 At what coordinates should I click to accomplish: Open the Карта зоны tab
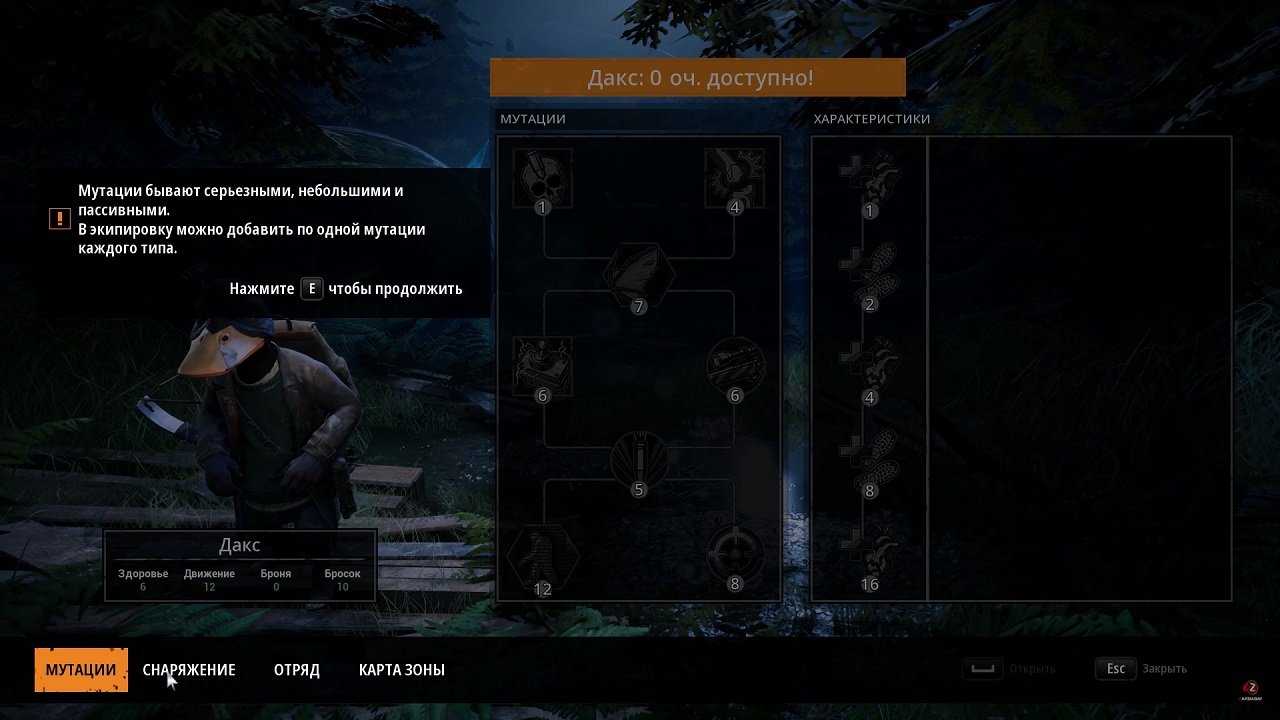tap(402, 670)
